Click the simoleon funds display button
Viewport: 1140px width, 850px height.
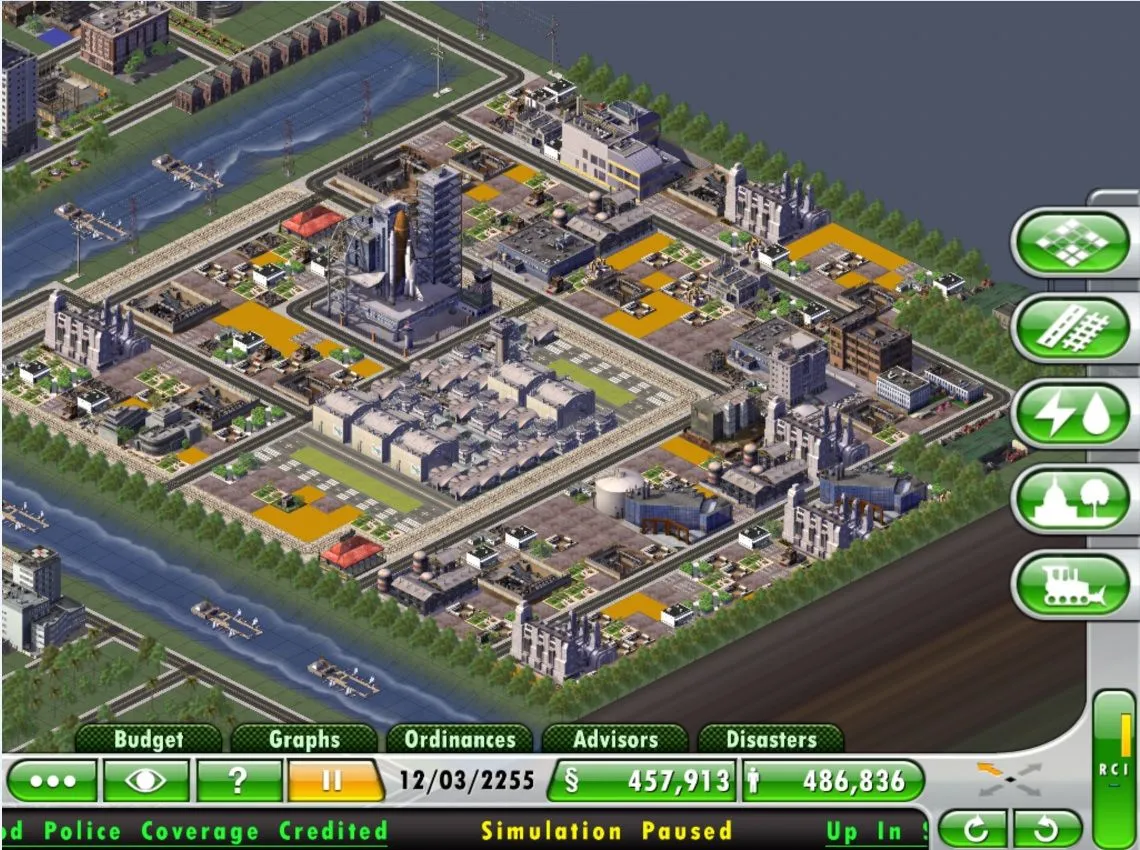click(x=641, y=781)
